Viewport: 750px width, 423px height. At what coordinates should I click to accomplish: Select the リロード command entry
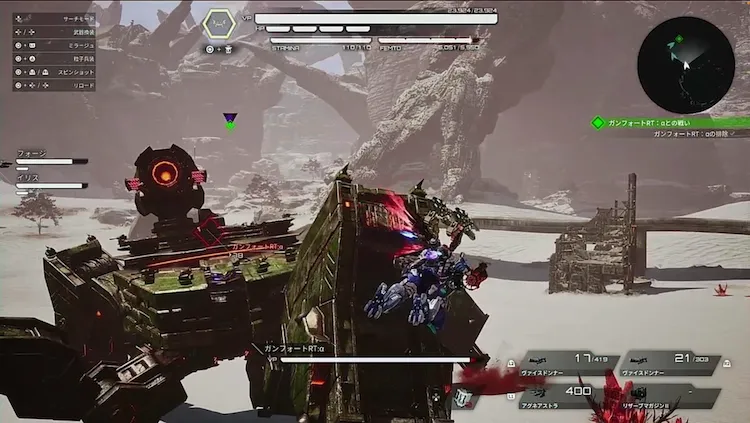click(x=54, y=86)
